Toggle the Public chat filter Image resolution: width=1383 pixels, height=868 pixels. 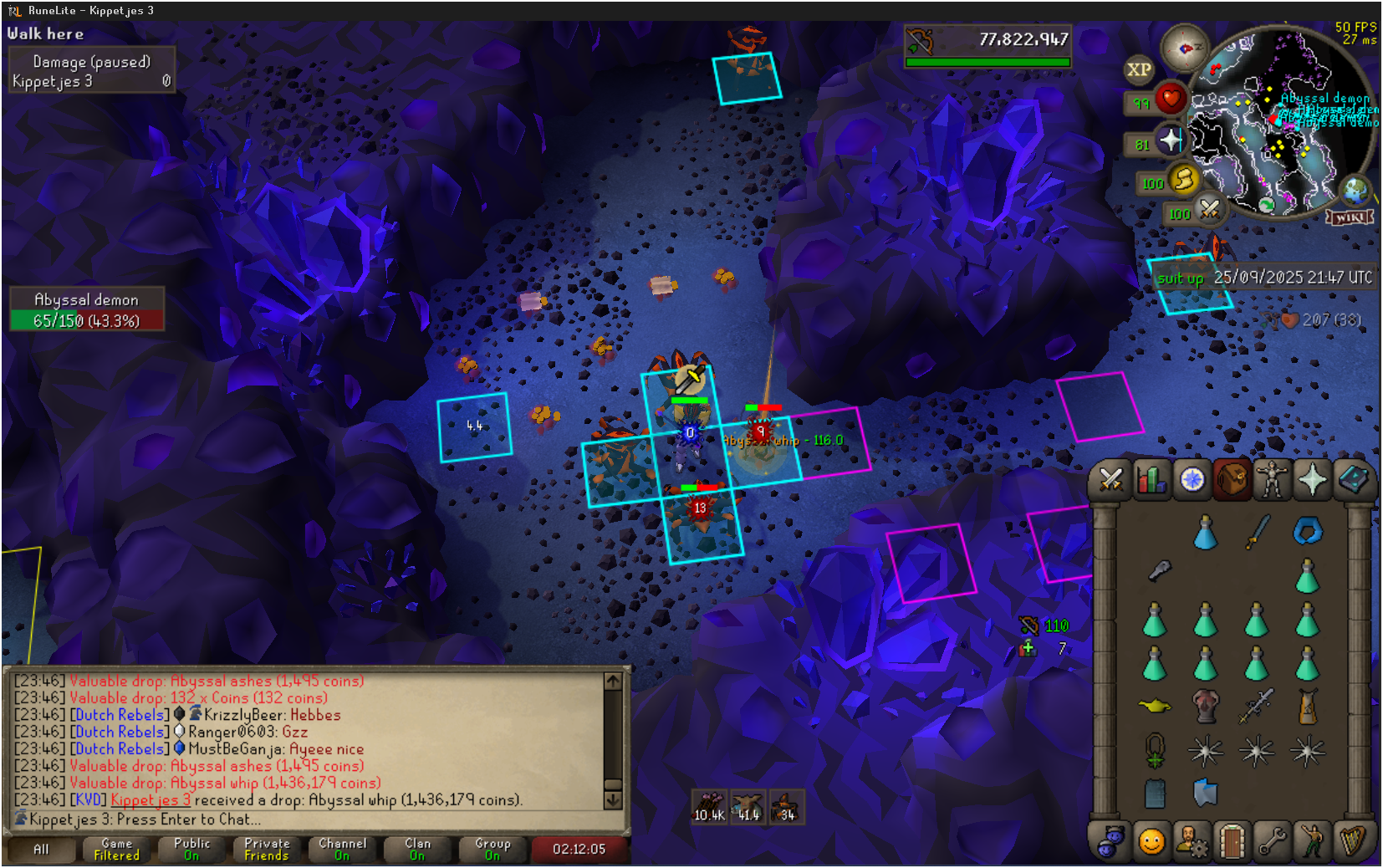click(x=191, y=850)
